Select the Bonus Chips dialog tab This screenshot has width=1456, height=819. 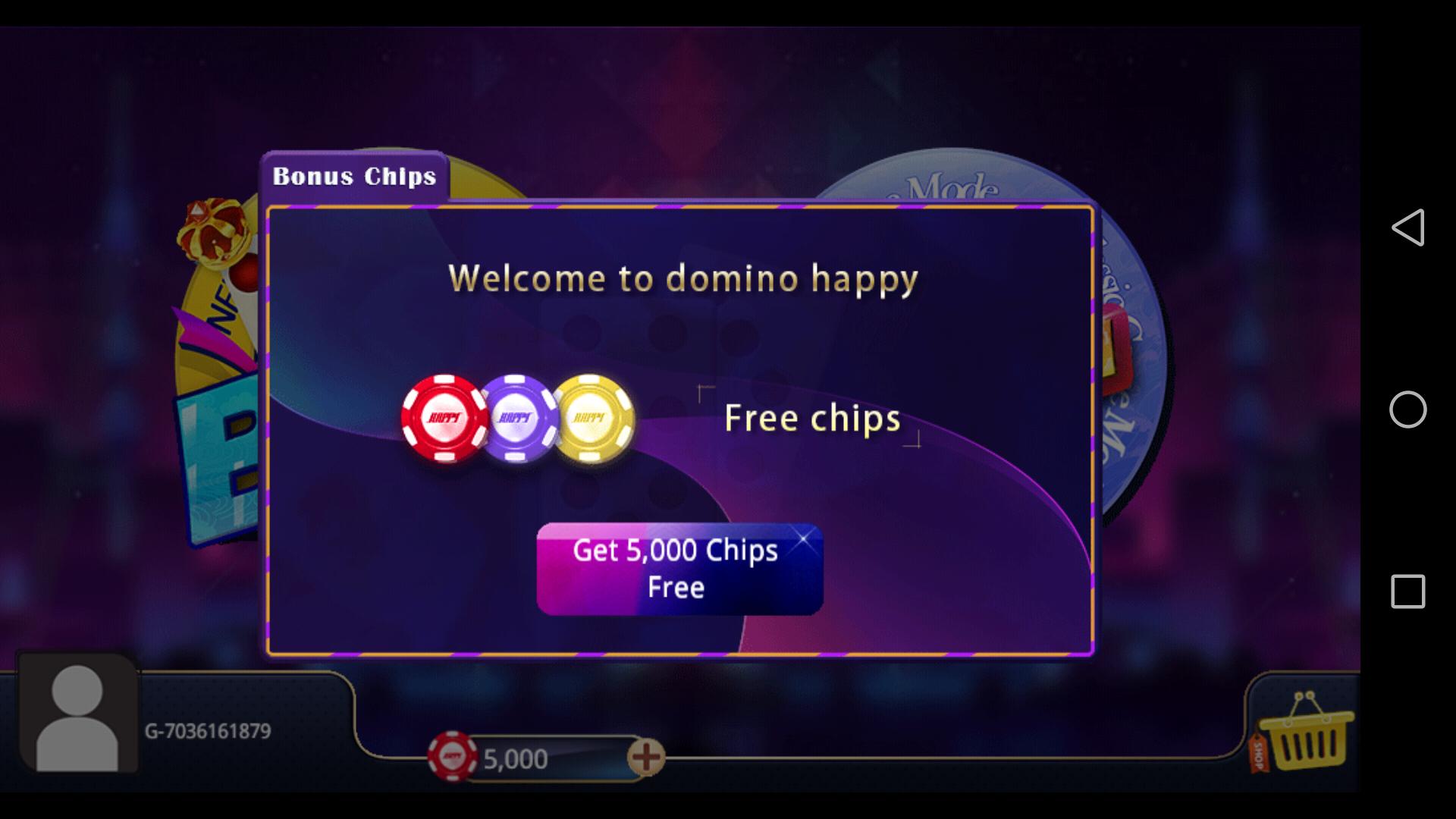pyautogui.click(x=353, y=176)
